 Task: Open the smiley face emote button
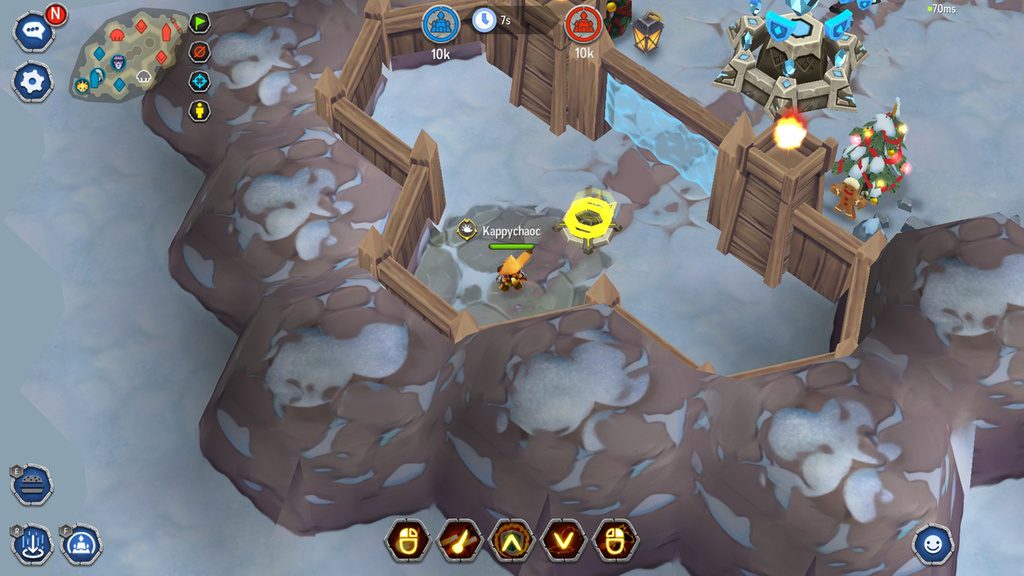click(x=932, y=543)
